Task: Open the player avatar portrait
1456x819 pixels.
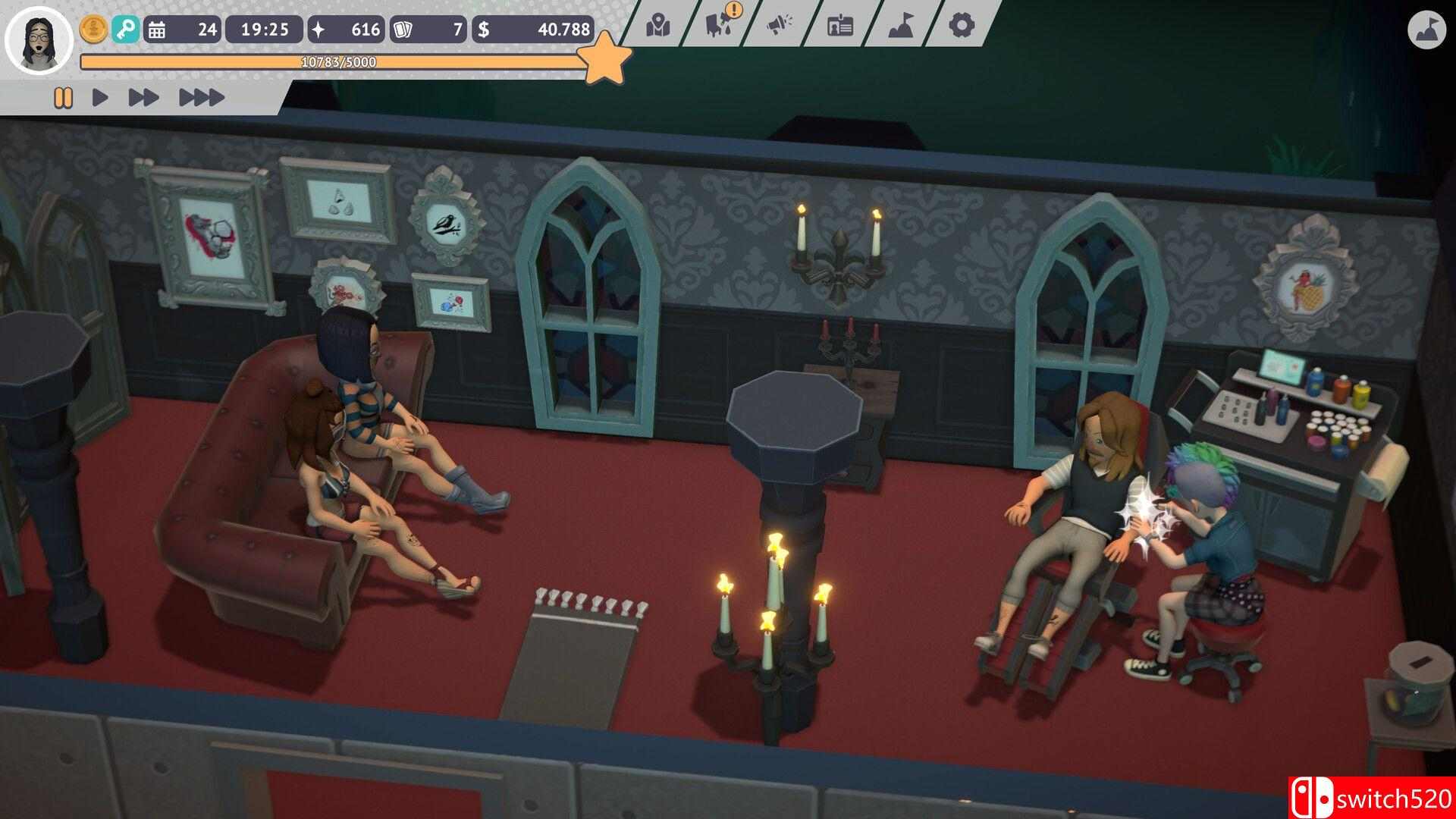Action: pyautogui.click(x=36, y=39)
